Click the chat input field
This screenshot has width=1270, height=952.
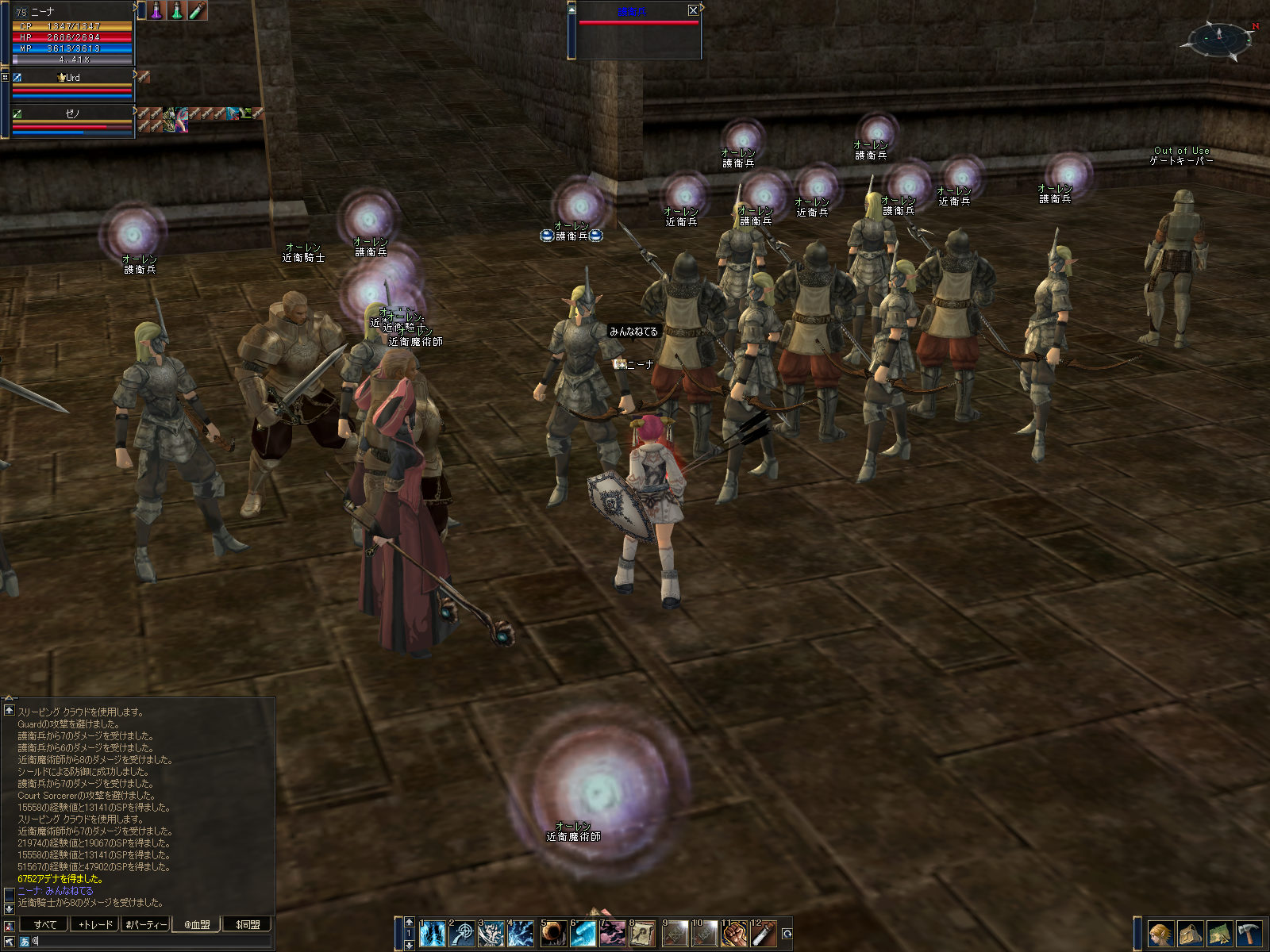point(151,942)
